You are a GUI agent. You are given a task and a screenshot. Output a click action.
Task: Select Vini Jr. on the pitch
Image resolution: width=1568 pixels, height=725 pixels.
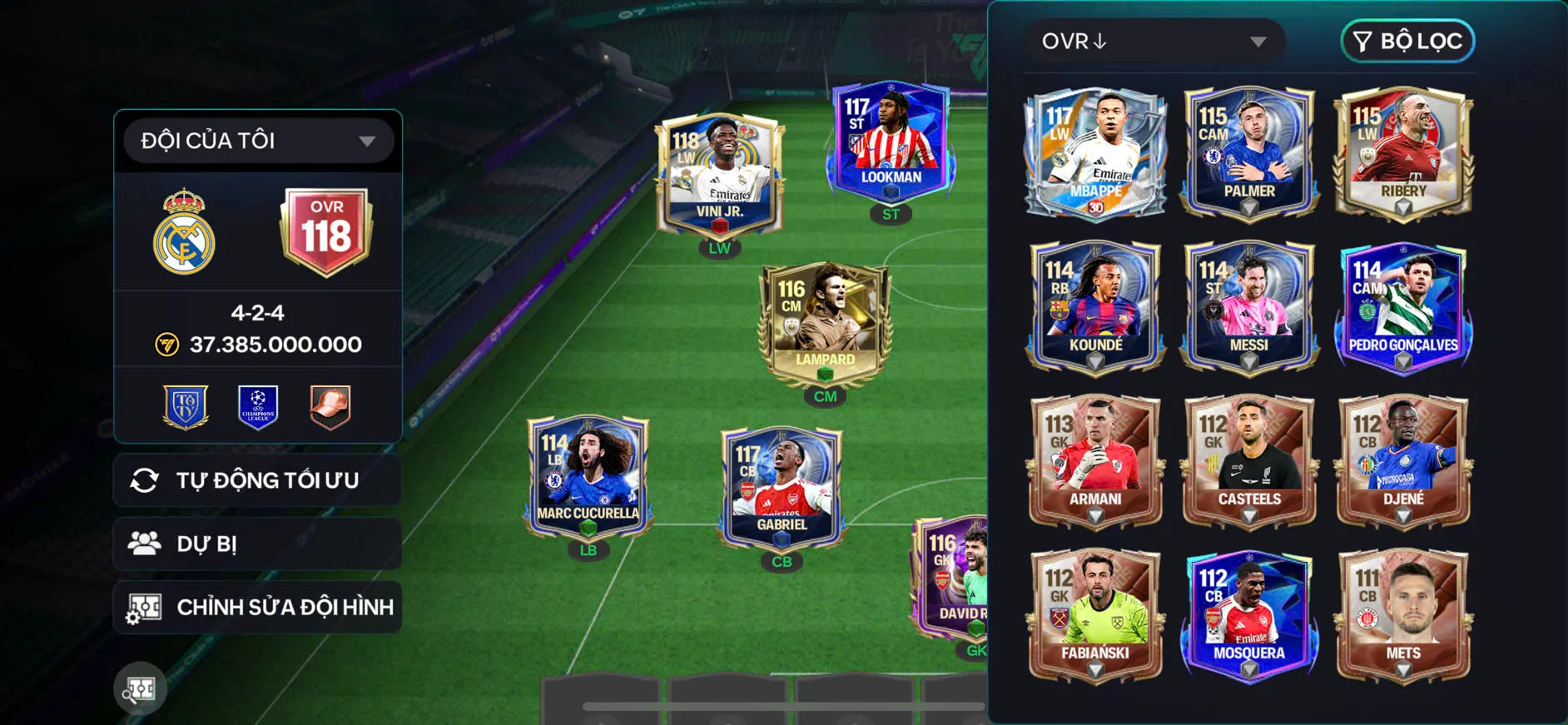[x=720, y=176]
